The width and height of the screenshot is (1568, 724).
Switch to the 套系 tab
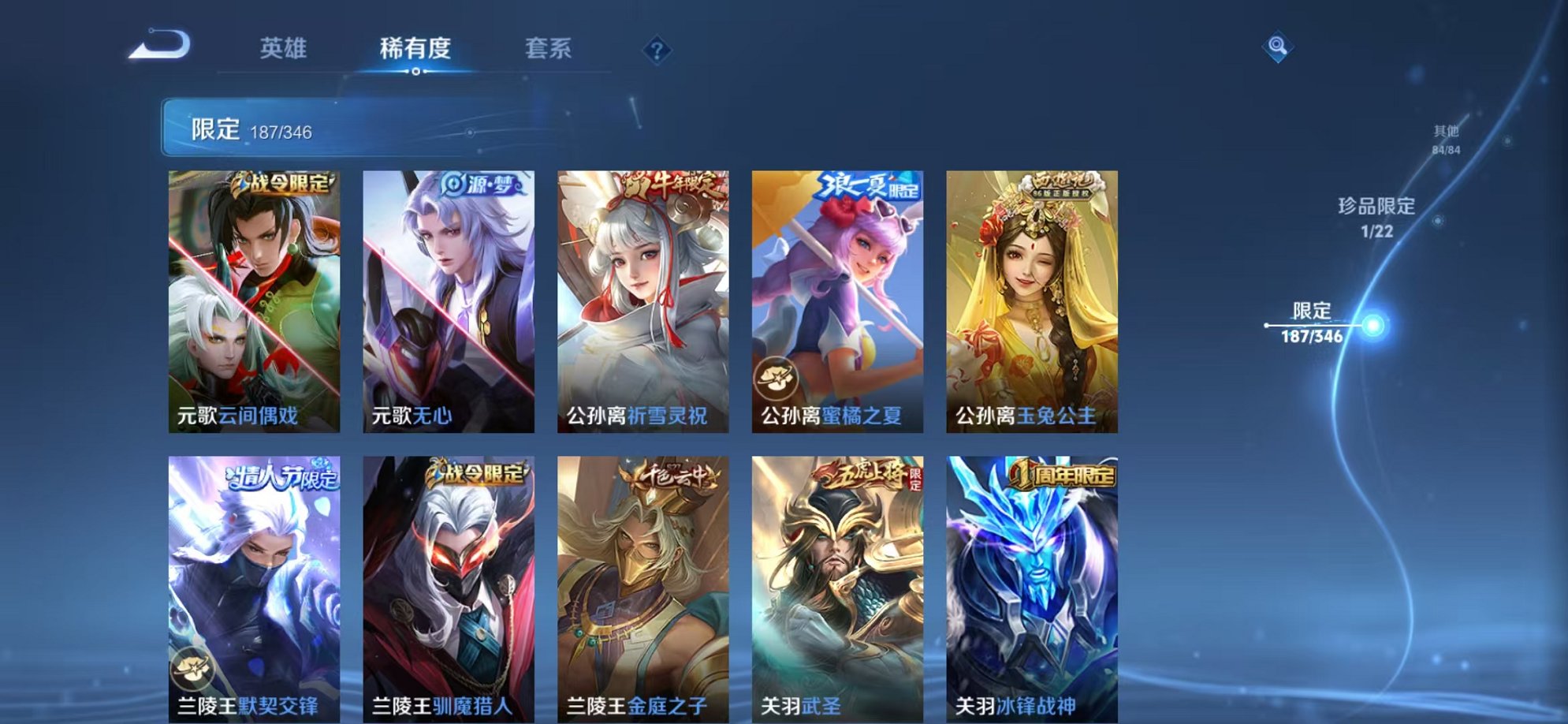pos(549,49)
